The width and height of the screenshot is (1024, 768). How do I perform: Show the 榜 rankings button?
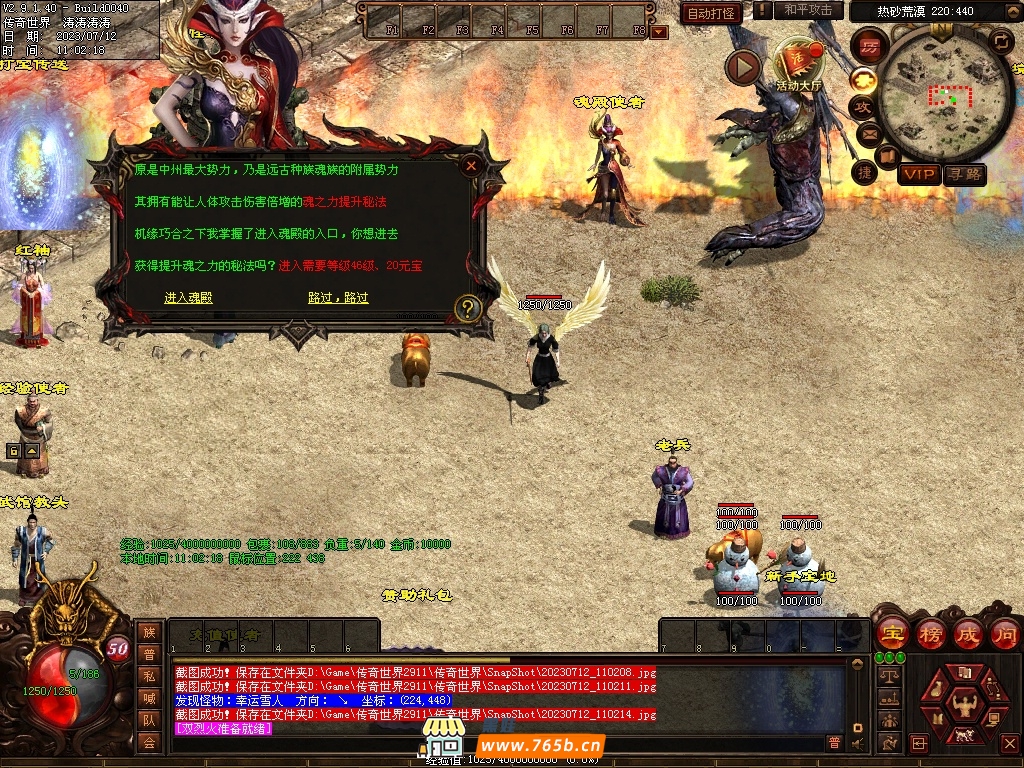(x=931, y=634)
